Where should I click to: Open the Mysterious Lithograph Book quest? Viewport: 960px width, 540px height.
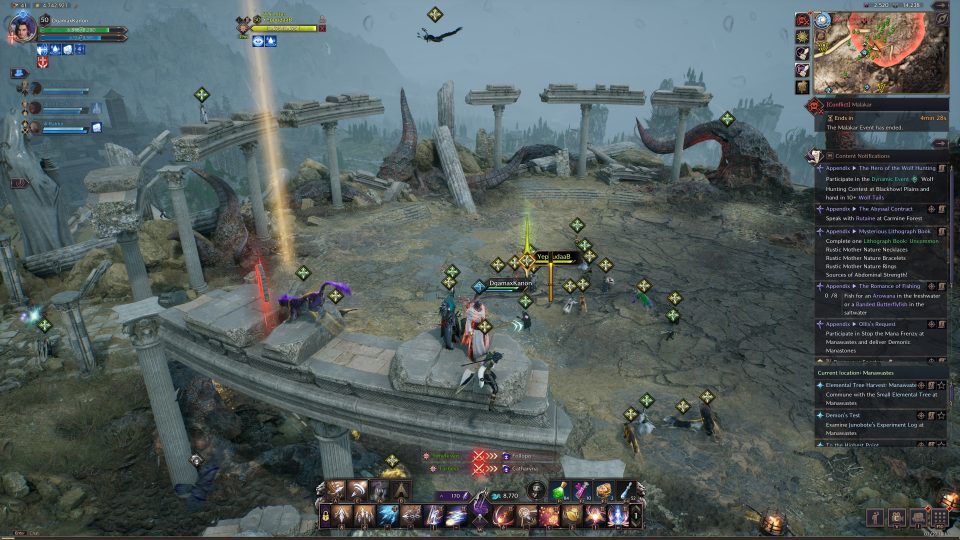pos(874,231)
